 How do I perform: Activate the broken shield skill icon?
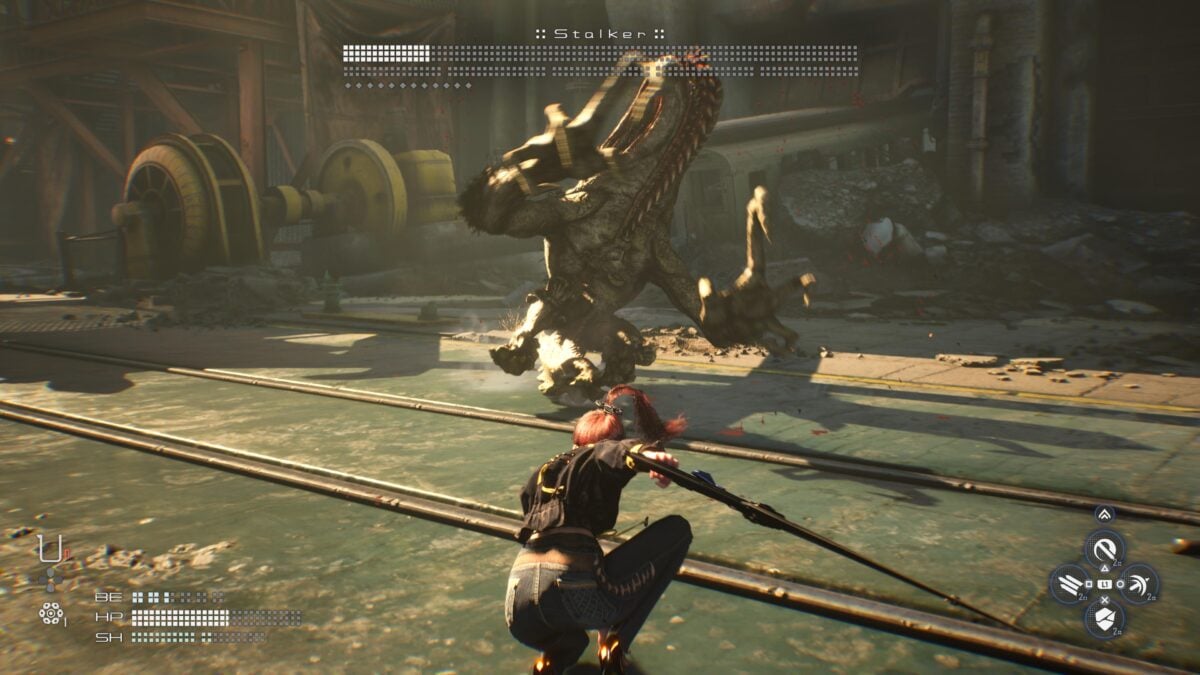pos(1105,619)
